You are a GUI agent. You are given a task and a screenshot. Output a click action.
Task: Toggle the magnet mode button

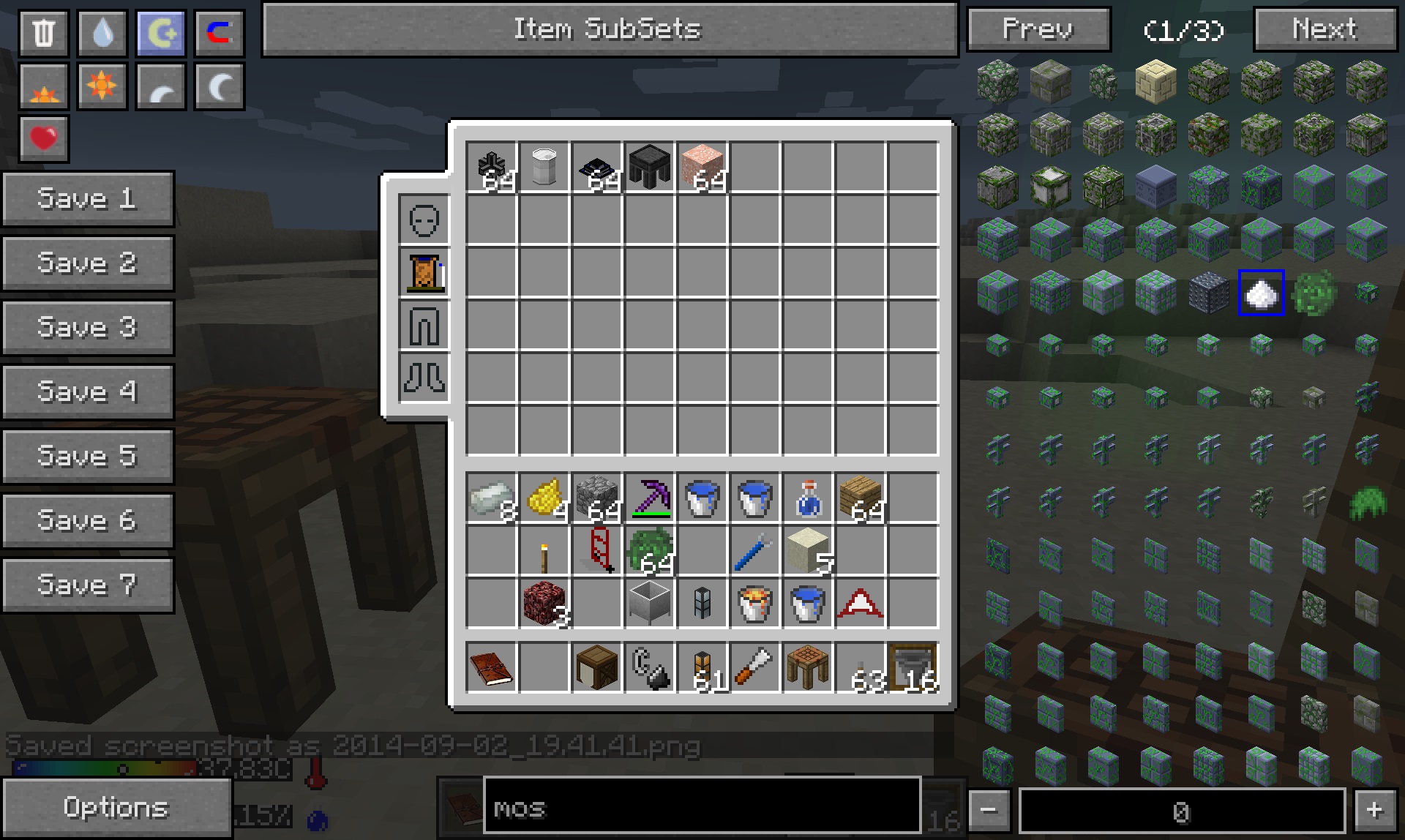click(x=220, y=33)
